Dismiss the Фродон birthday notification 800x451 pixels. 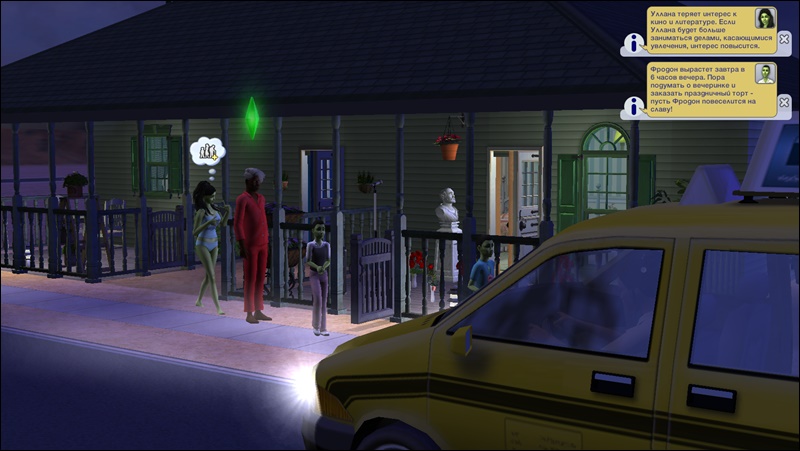tap(784, 101)
